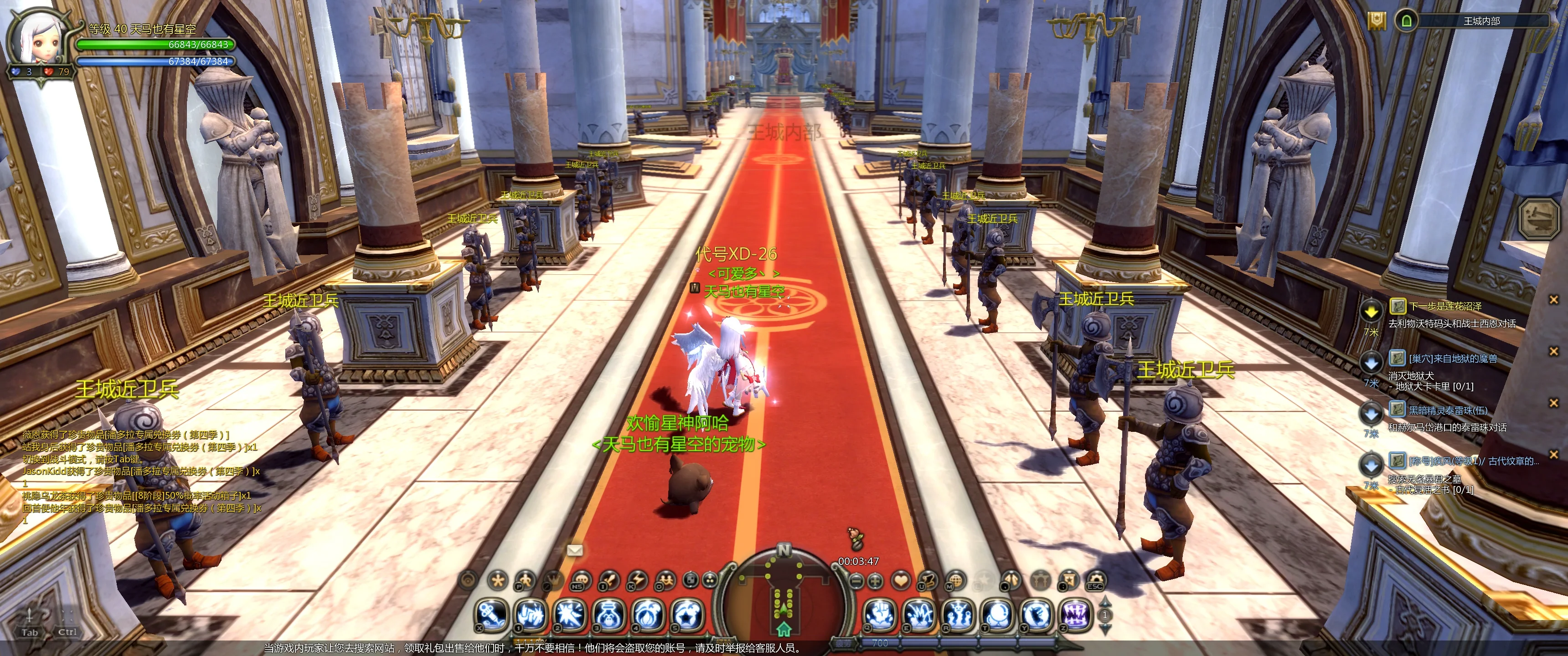Screen dimensions: 1568x656
Task: Open the ESC gear system menu
Action: 1096,580
